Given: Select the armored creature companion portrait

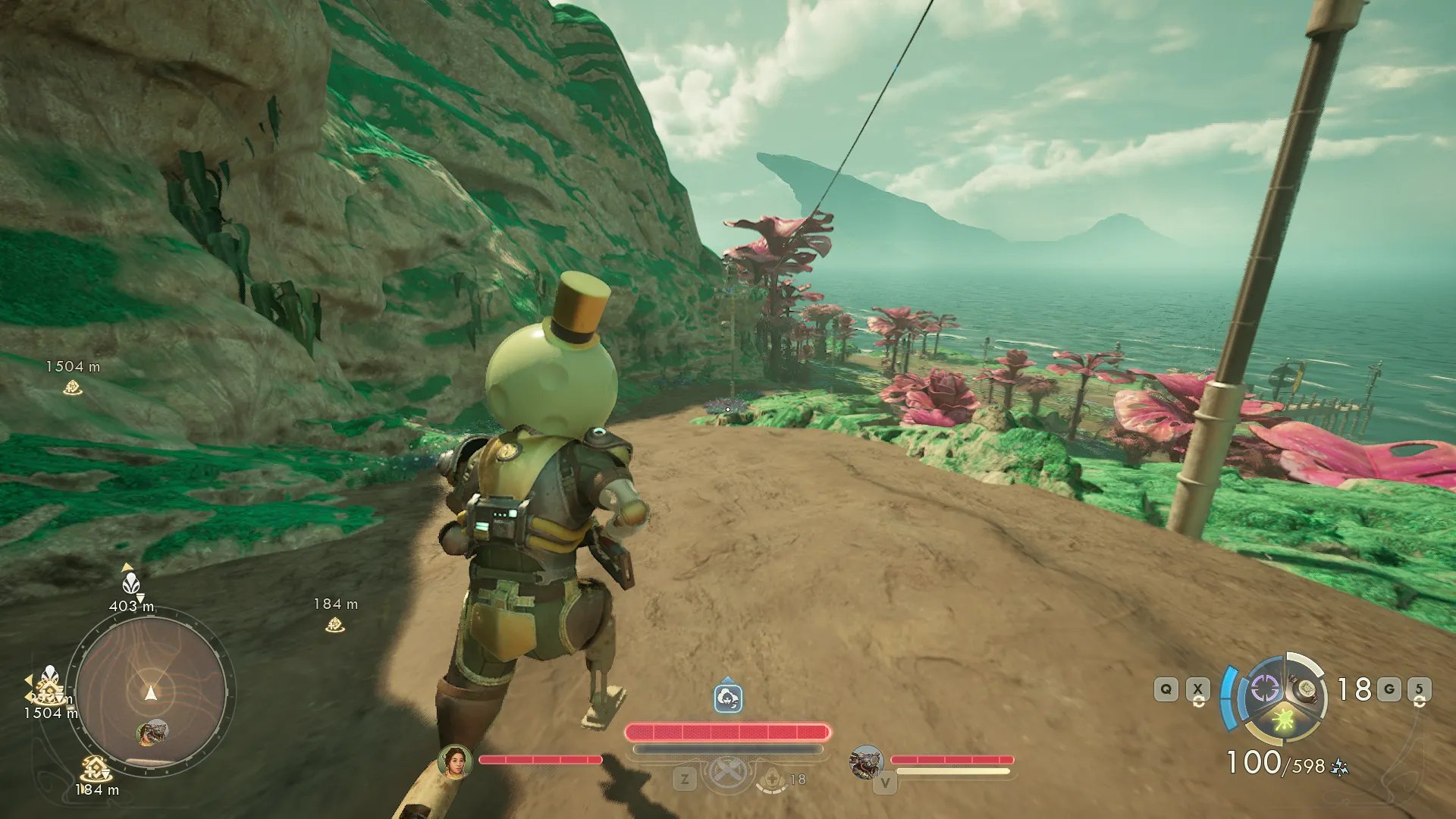Looking at the screenshot, I should click(x=865, y=761).
